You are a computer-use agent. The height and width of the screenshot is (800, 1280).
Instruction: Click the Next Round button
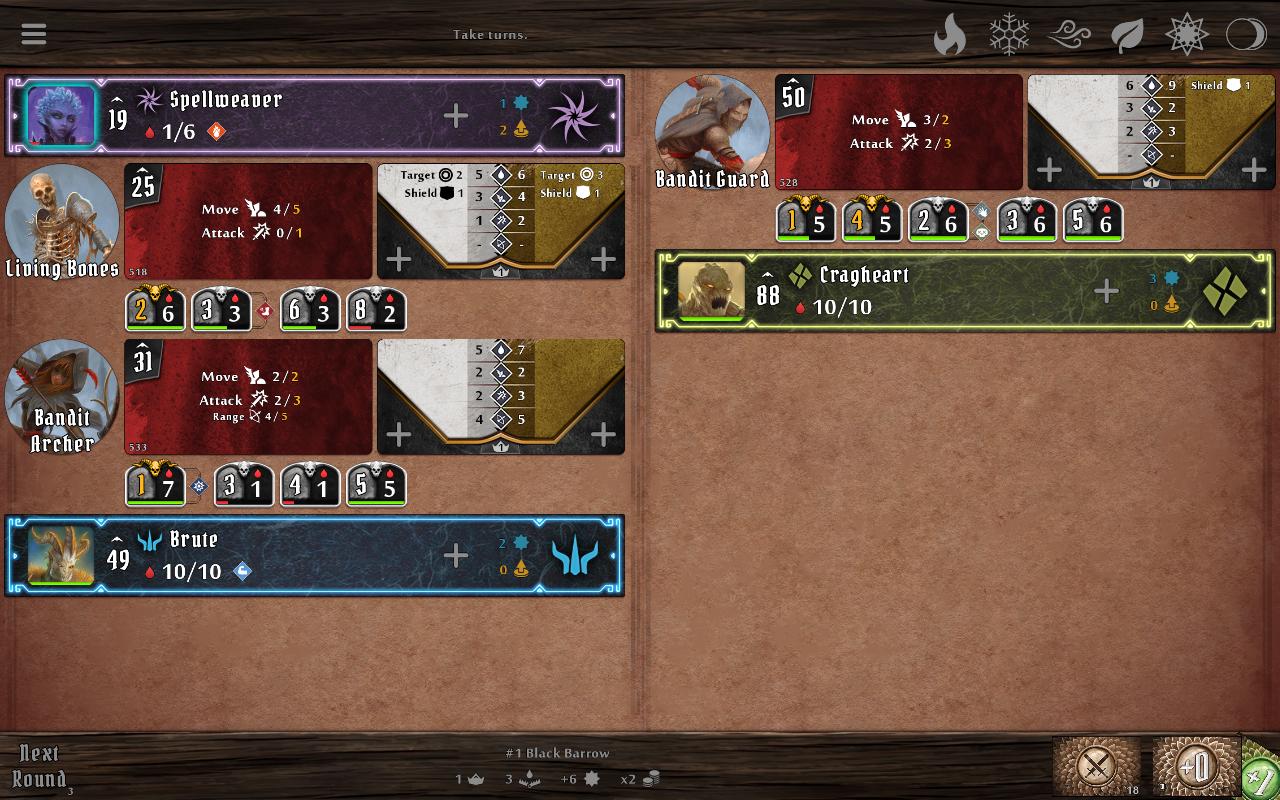pos(38,766)
